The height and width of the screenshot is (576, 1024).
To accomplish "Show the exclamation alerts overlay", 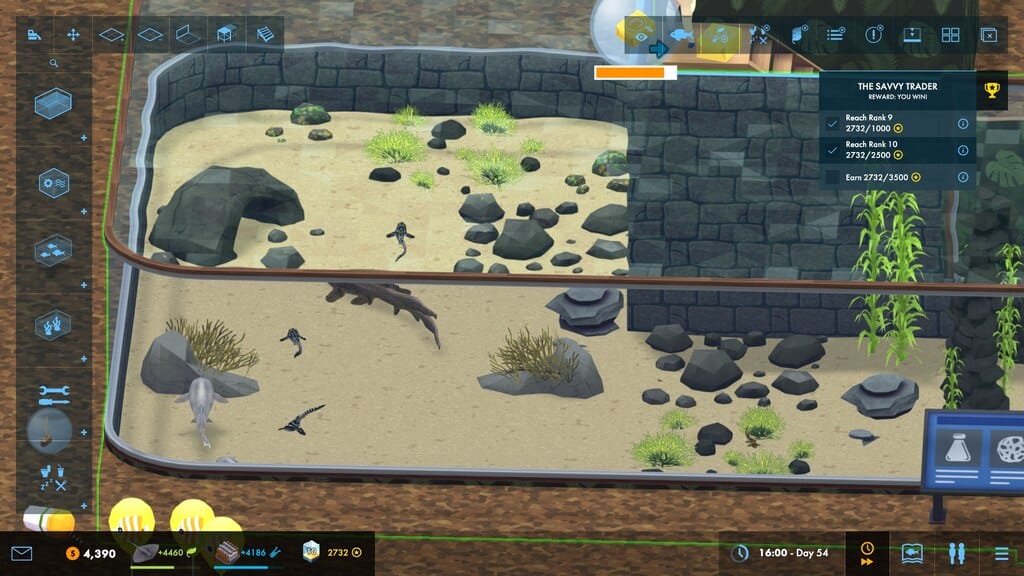I will click(874, 35).
